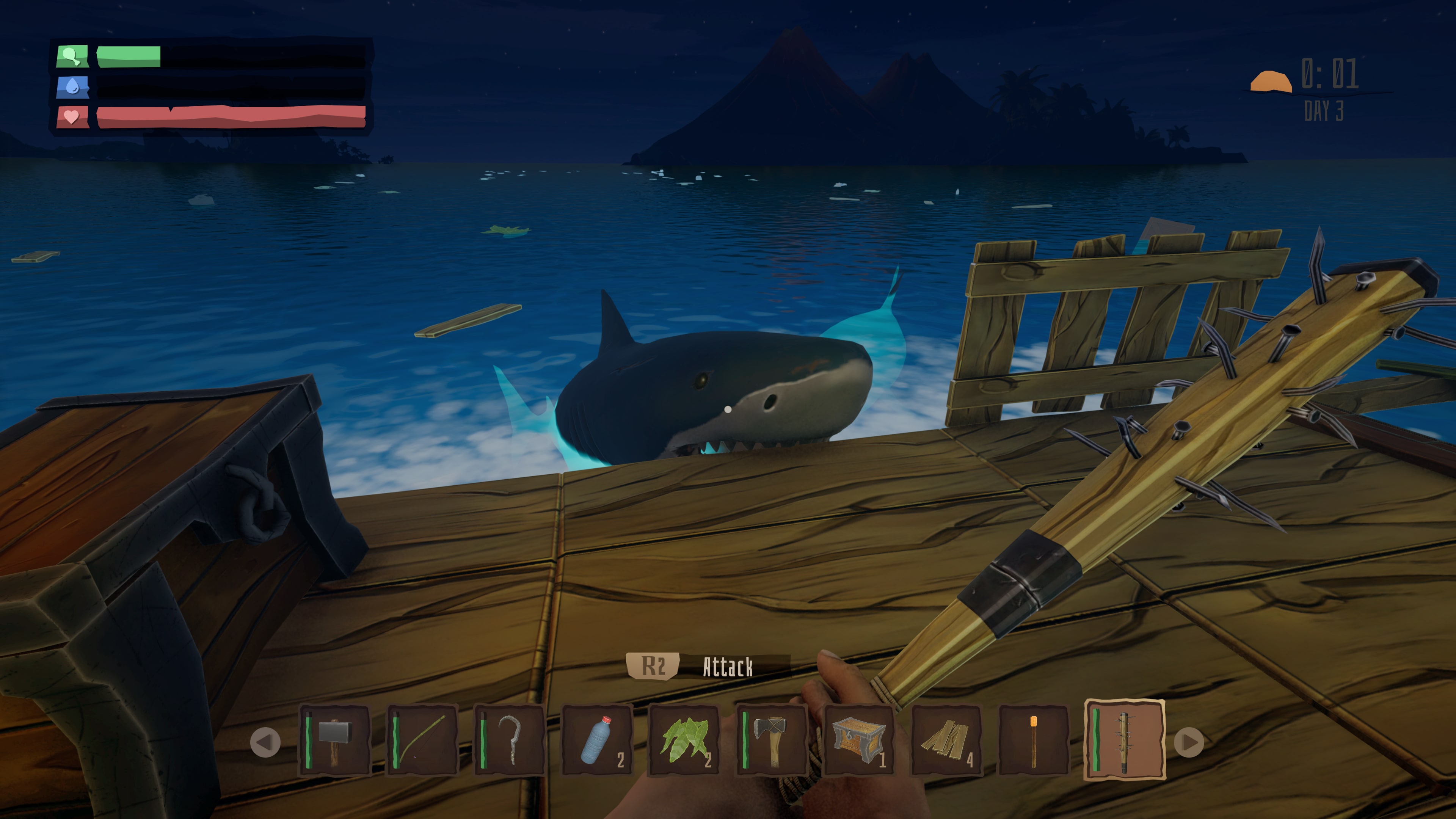This screenshot has height=819, width=1456.
Task: Click the drumstick hunger icon
Action: click(71, 56)
